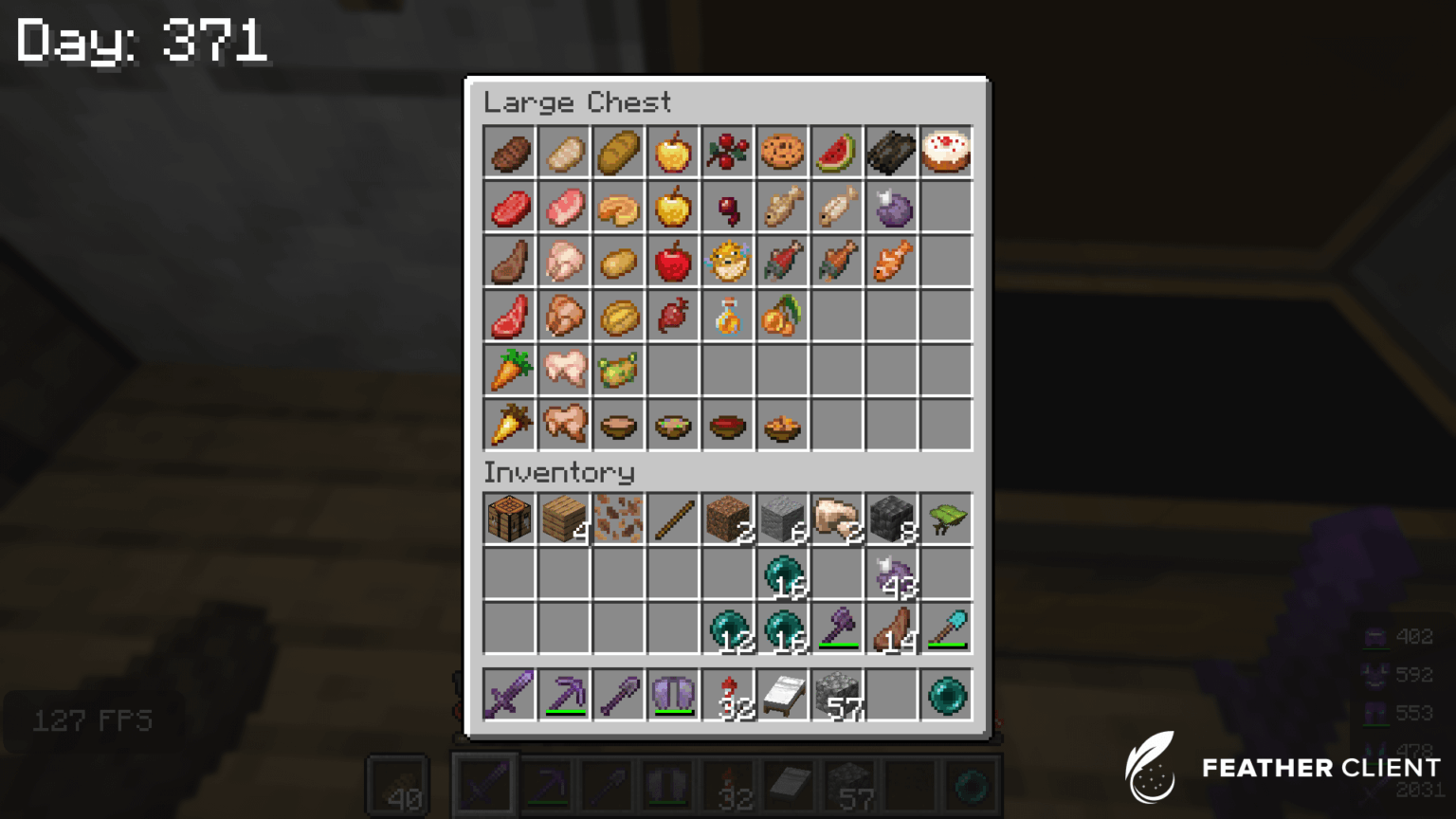Select the stack of 57 cobblestone

point(837,695)
